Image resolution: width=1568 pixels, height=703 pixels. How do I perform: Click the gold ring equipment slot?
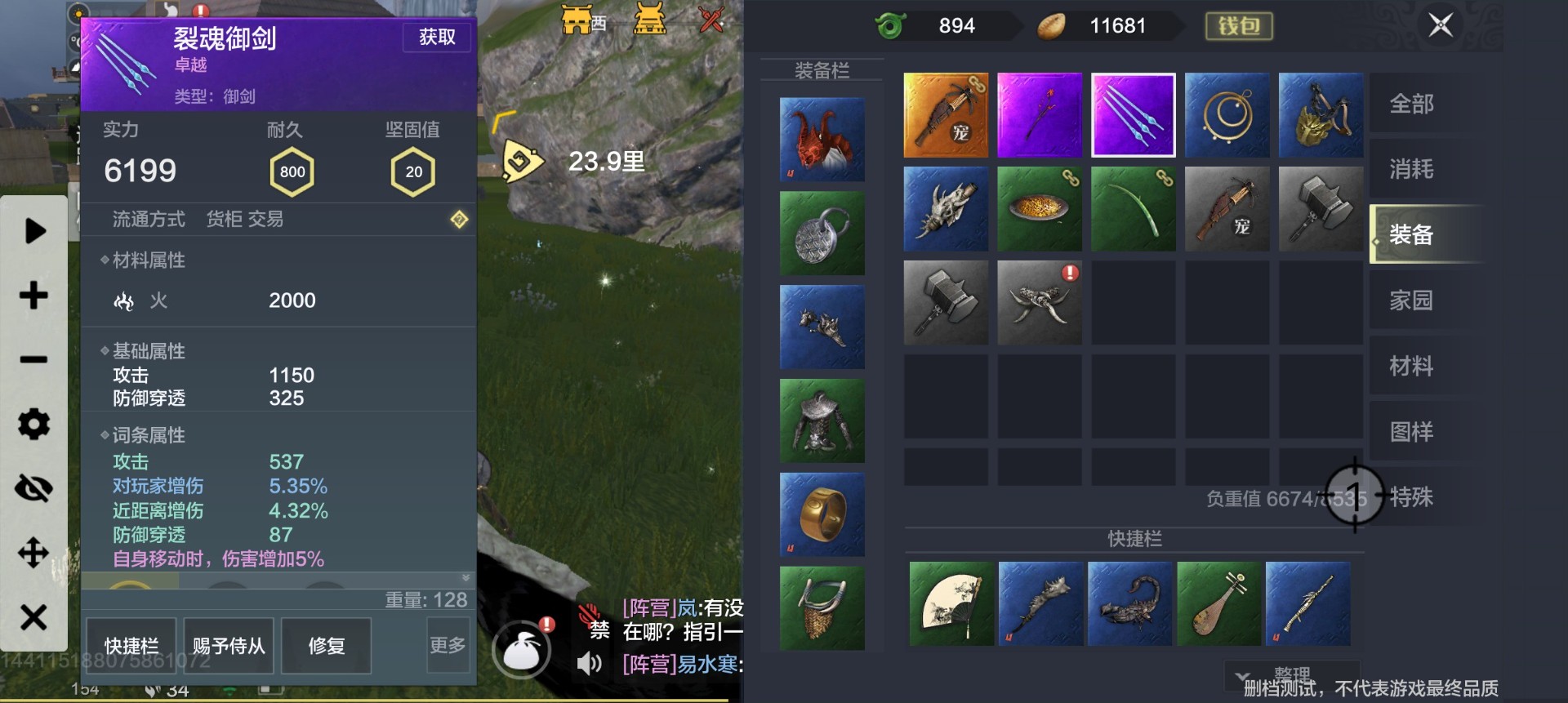tap(822, 514)
